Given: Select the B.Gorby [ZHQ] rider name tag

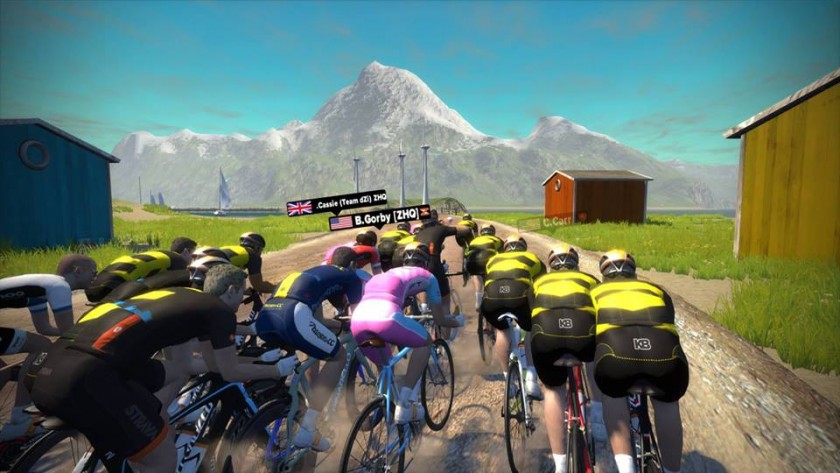Looking at the screenshot, I should click(380, 218).
